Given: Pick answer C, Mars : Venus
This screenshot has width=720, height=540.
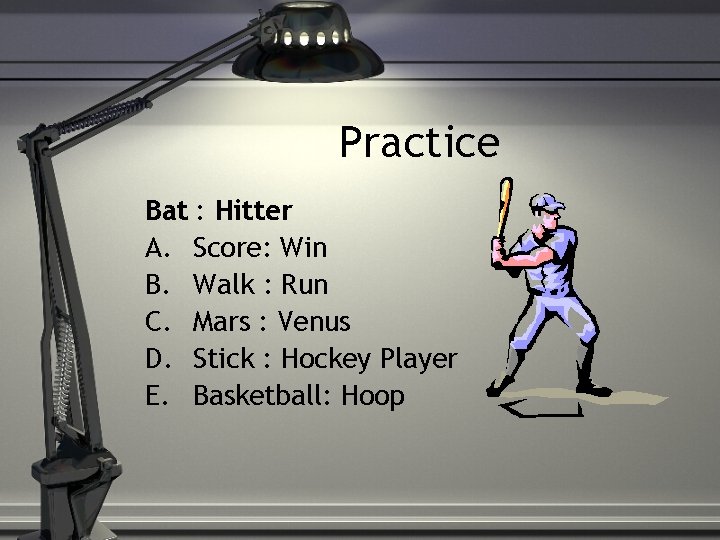Looking at the screenshot, I should click(271, 321).
